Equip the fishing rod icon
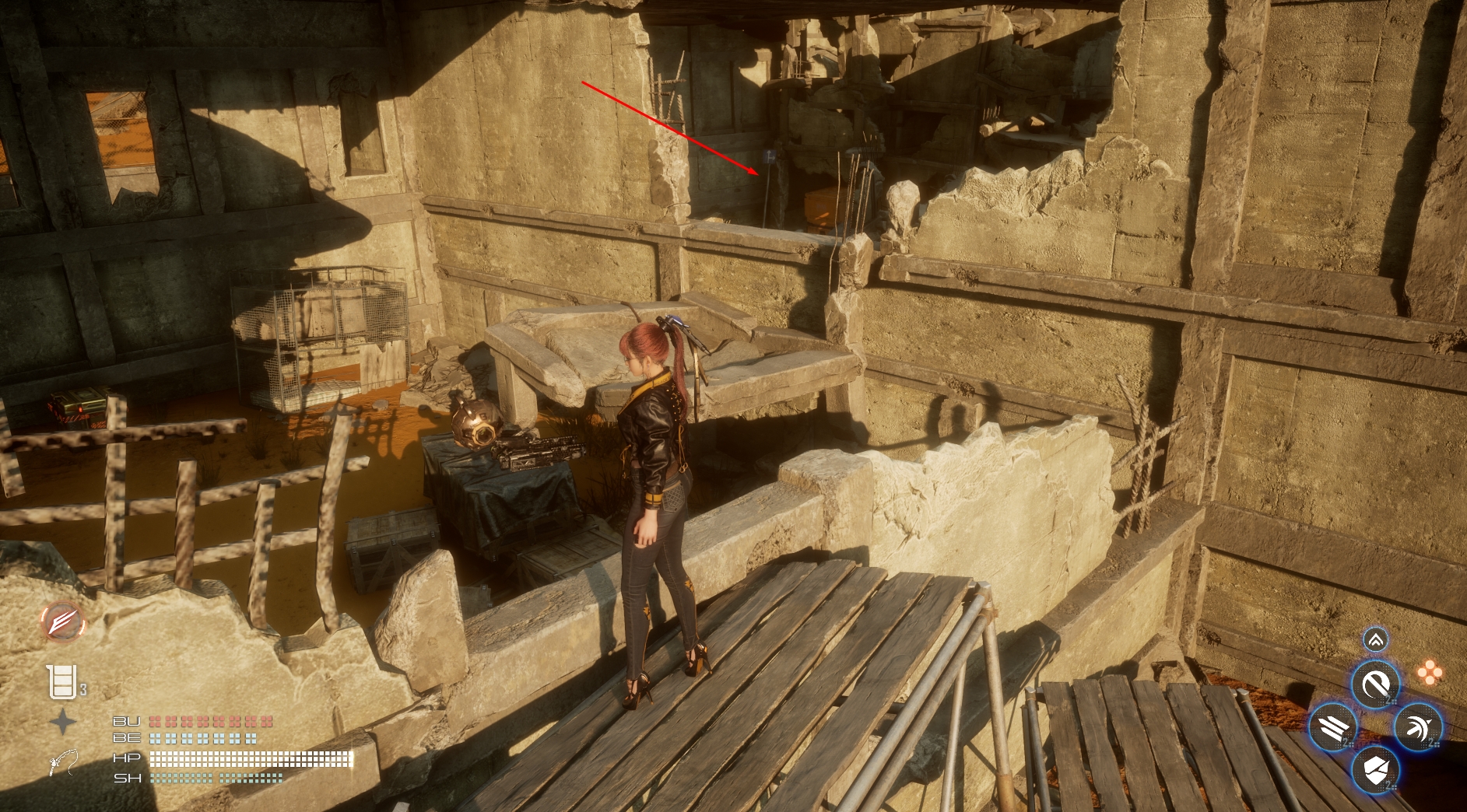1467x812 pixels. (x=63, y=762)
